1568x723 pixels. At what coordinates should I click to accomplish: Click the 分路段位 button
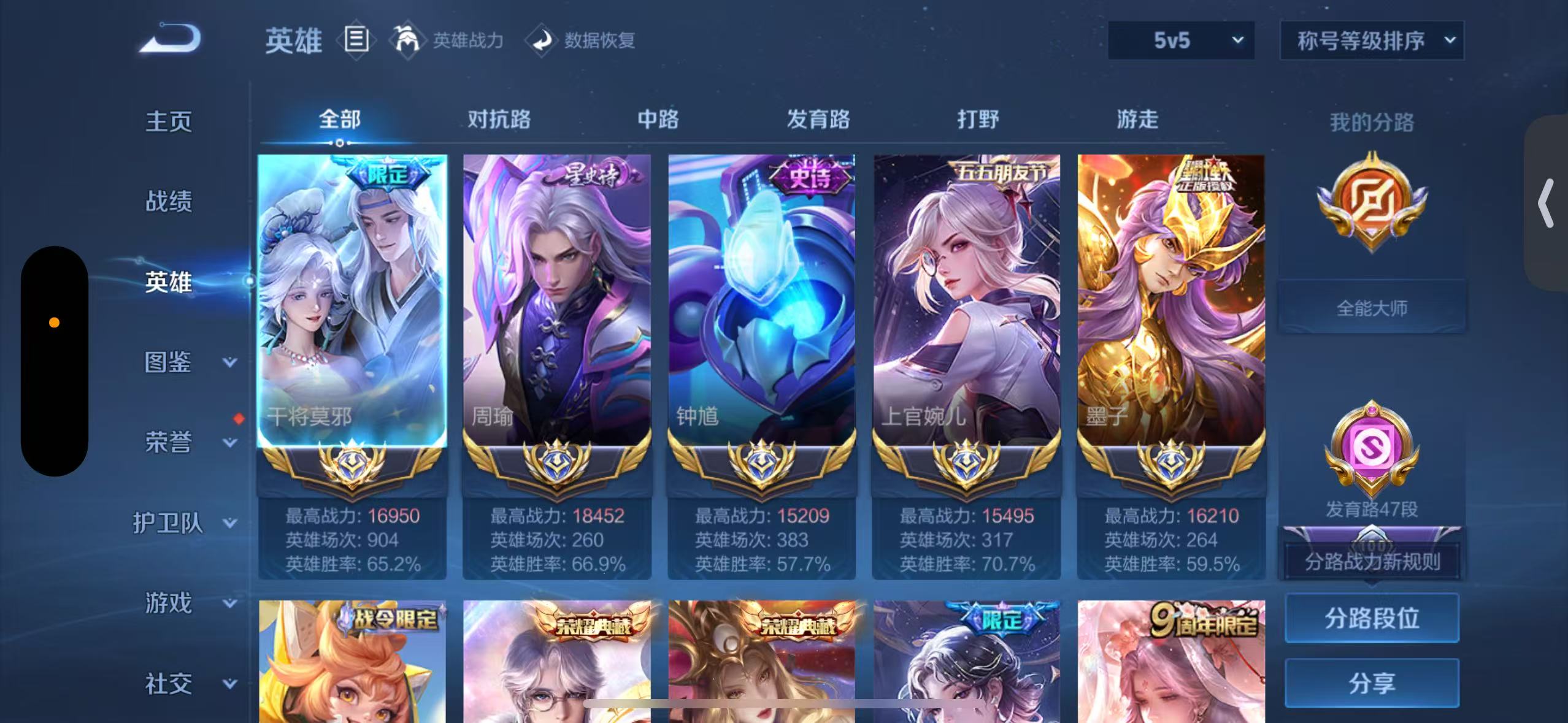click(x=1372, y=619)
